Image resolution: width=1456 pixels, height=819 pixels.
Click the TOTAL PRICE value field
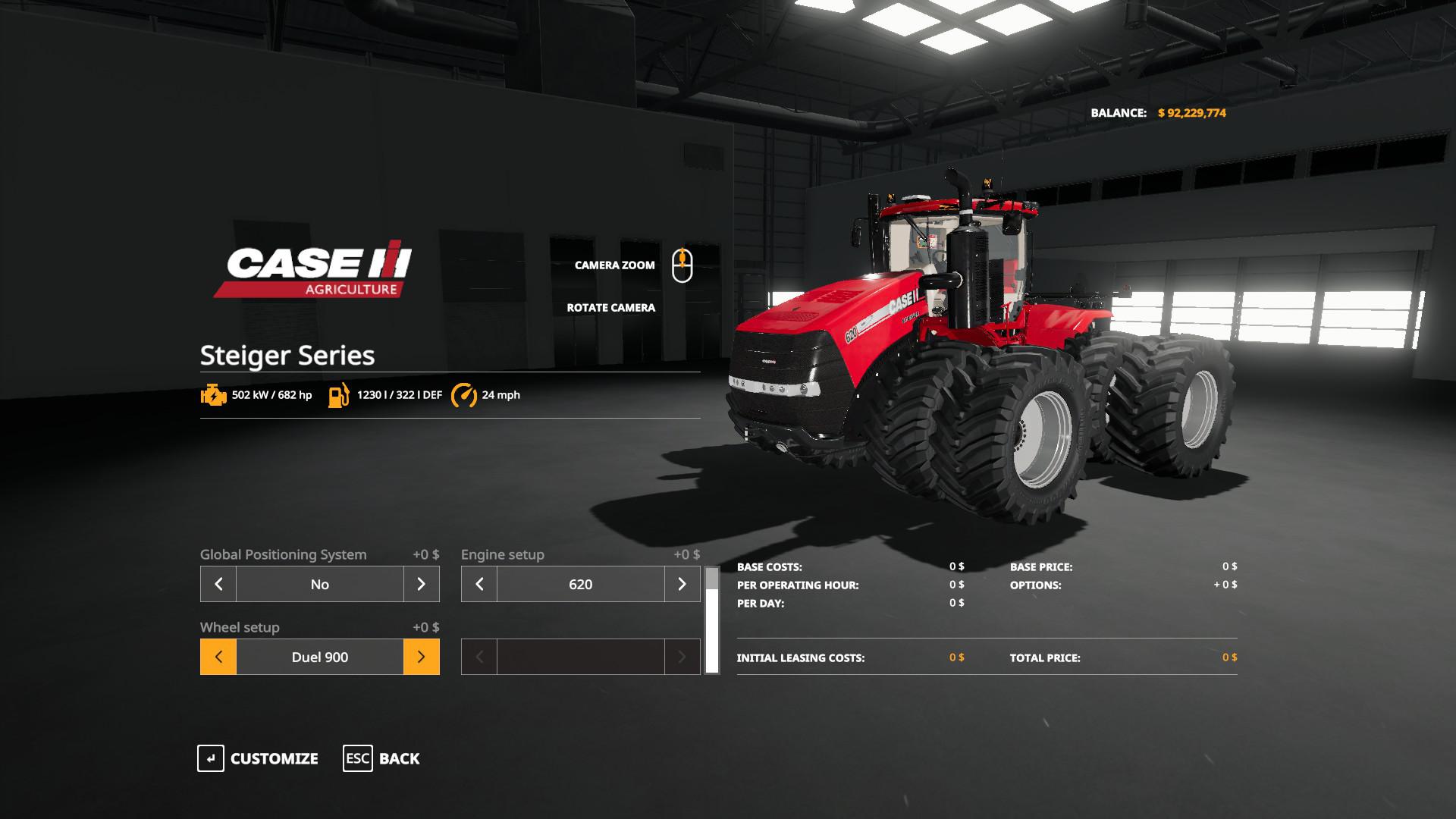pos(1229,657)
